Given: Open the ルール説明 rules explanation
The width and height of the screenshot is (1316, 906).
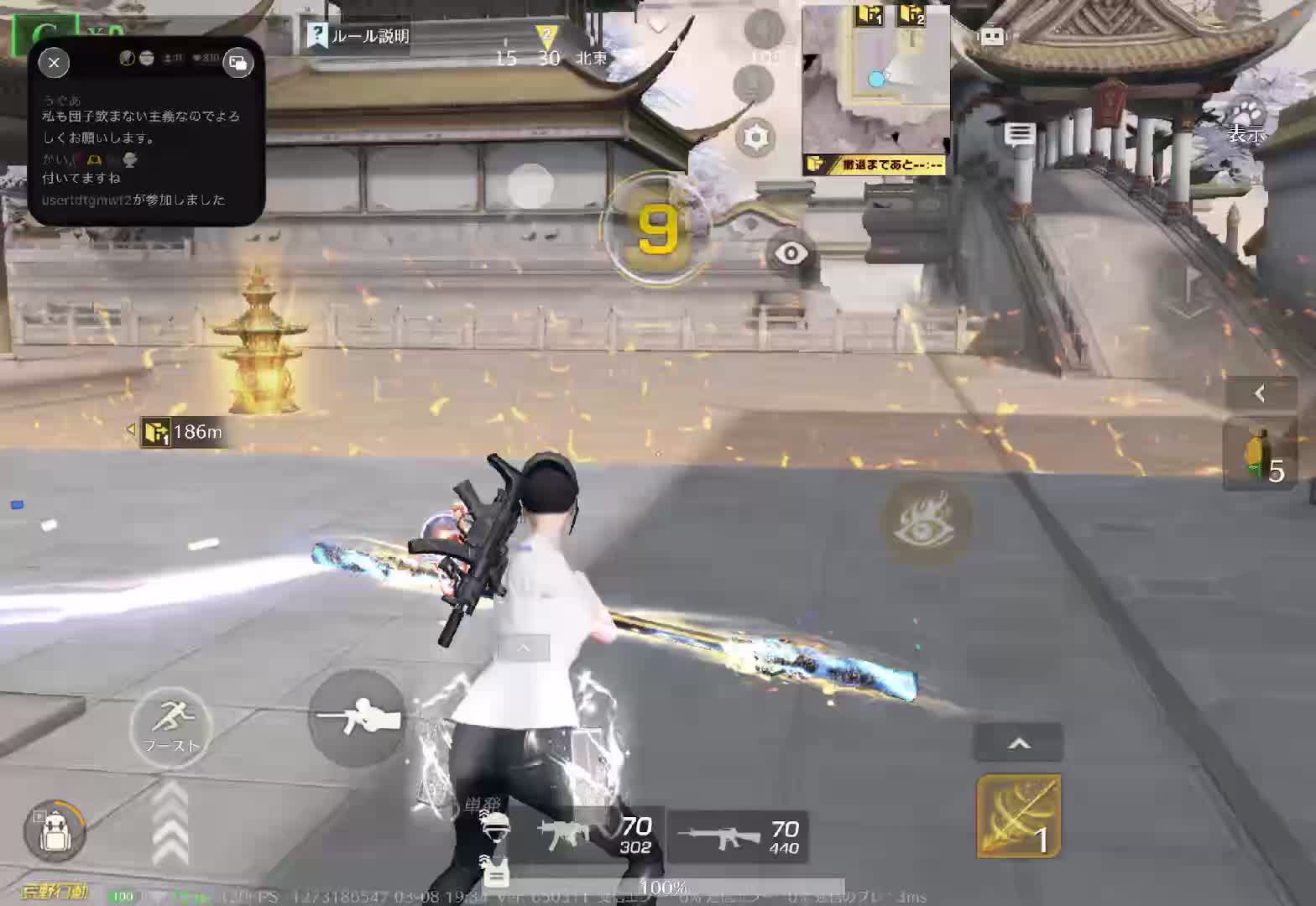Looking at the screenshot, I should (359, 36).
